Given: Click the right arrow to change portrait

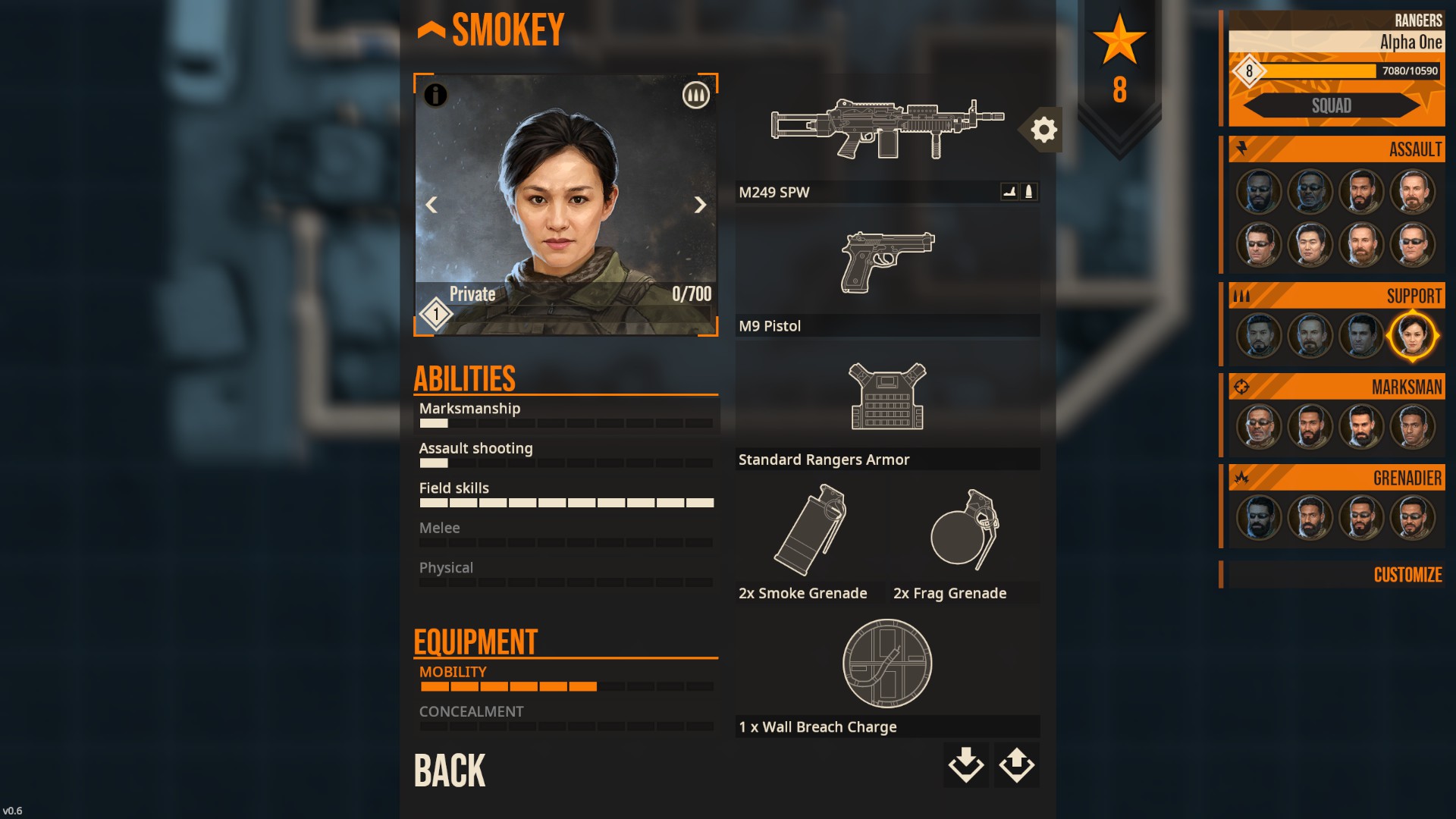Looking at the screenshot, I should pyautogui.click(x=699, y=205).
